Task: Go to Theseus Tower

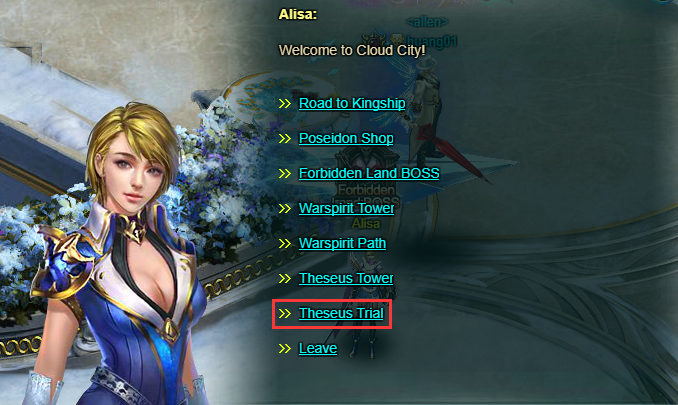Action: tap(346, 278)
